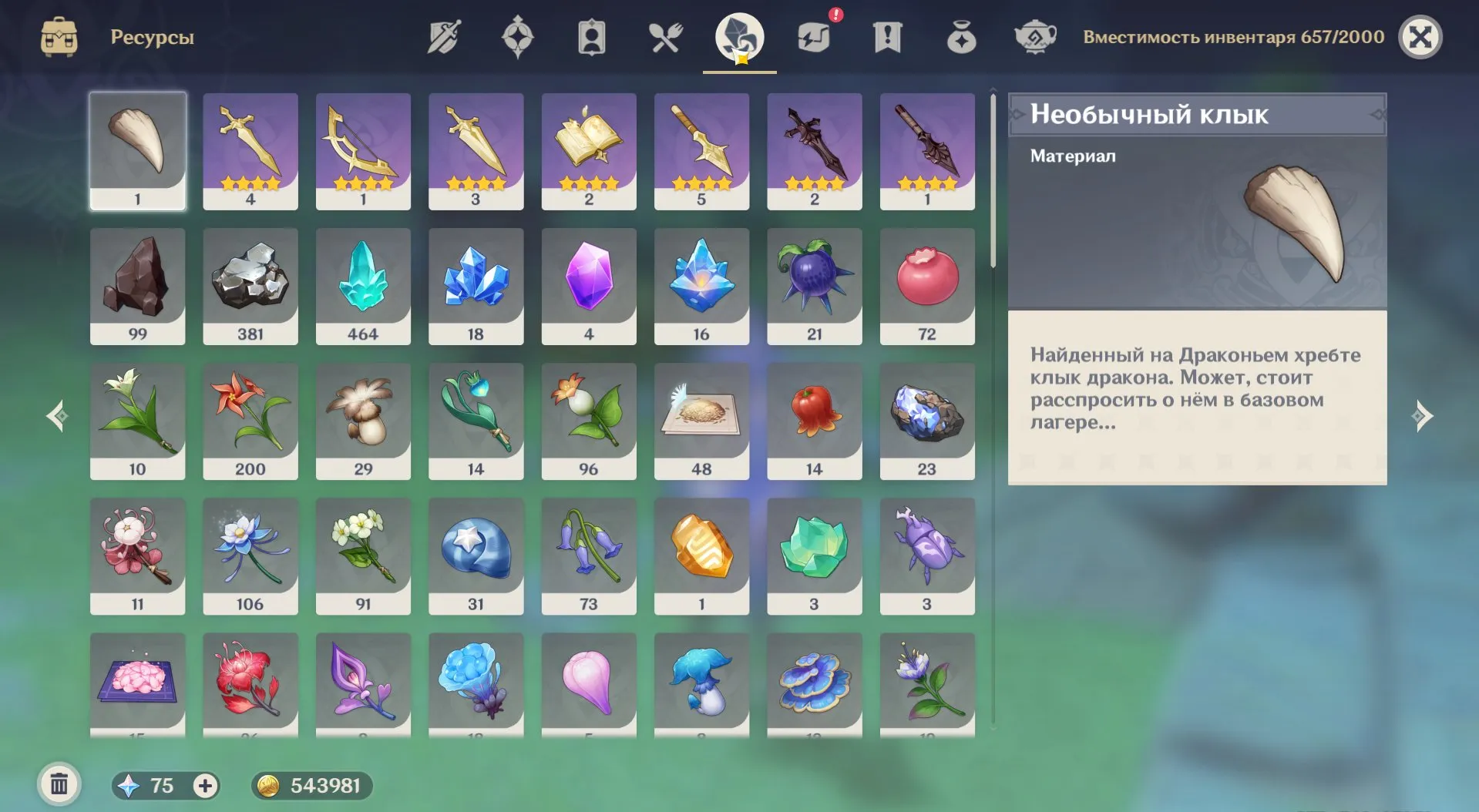Open the trash delete button
1479x812 pixels.
click(x=59, y=784)
